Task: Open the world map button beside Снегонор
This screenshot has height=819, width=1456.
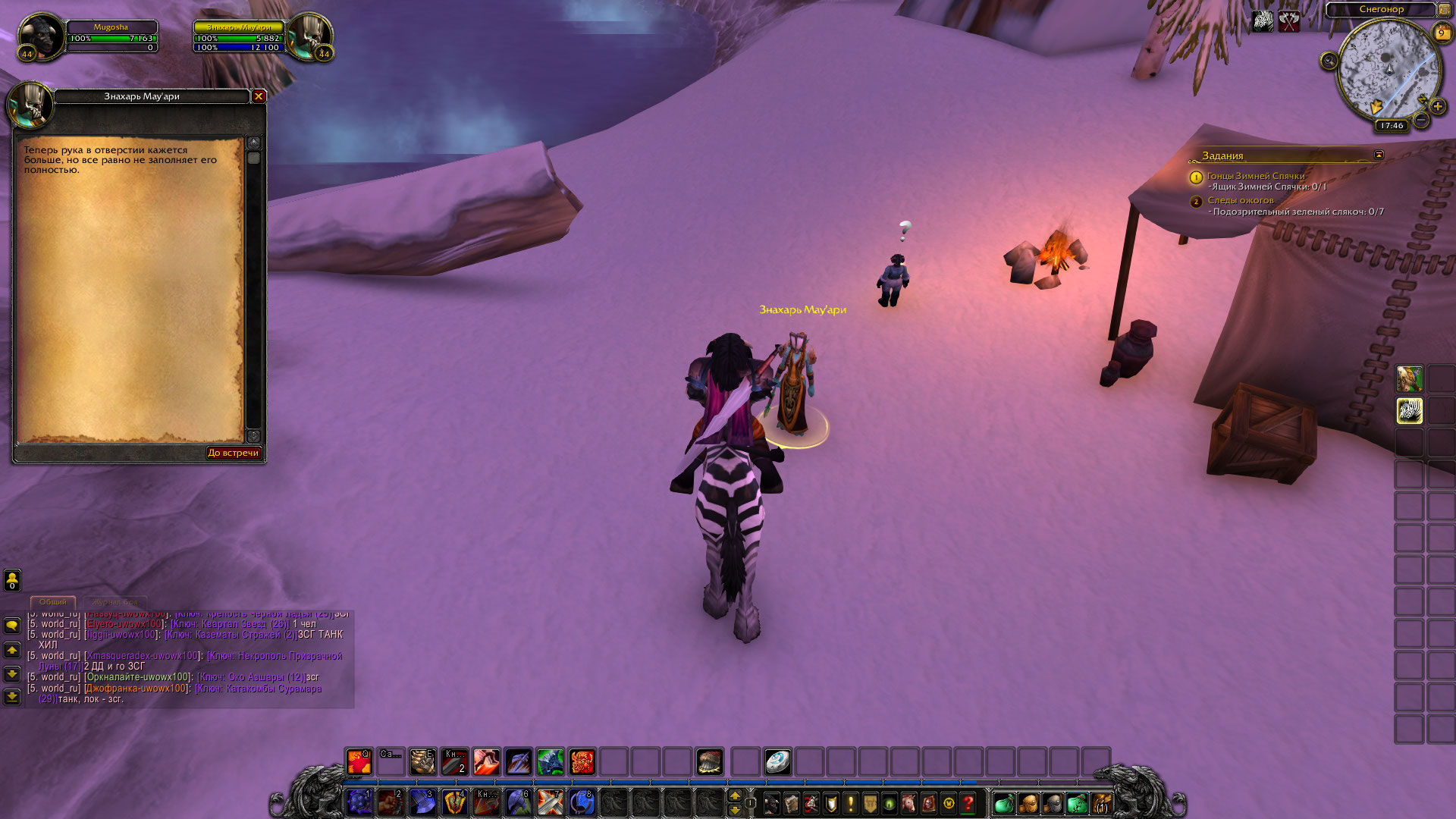Action: tap(1445, 10)
